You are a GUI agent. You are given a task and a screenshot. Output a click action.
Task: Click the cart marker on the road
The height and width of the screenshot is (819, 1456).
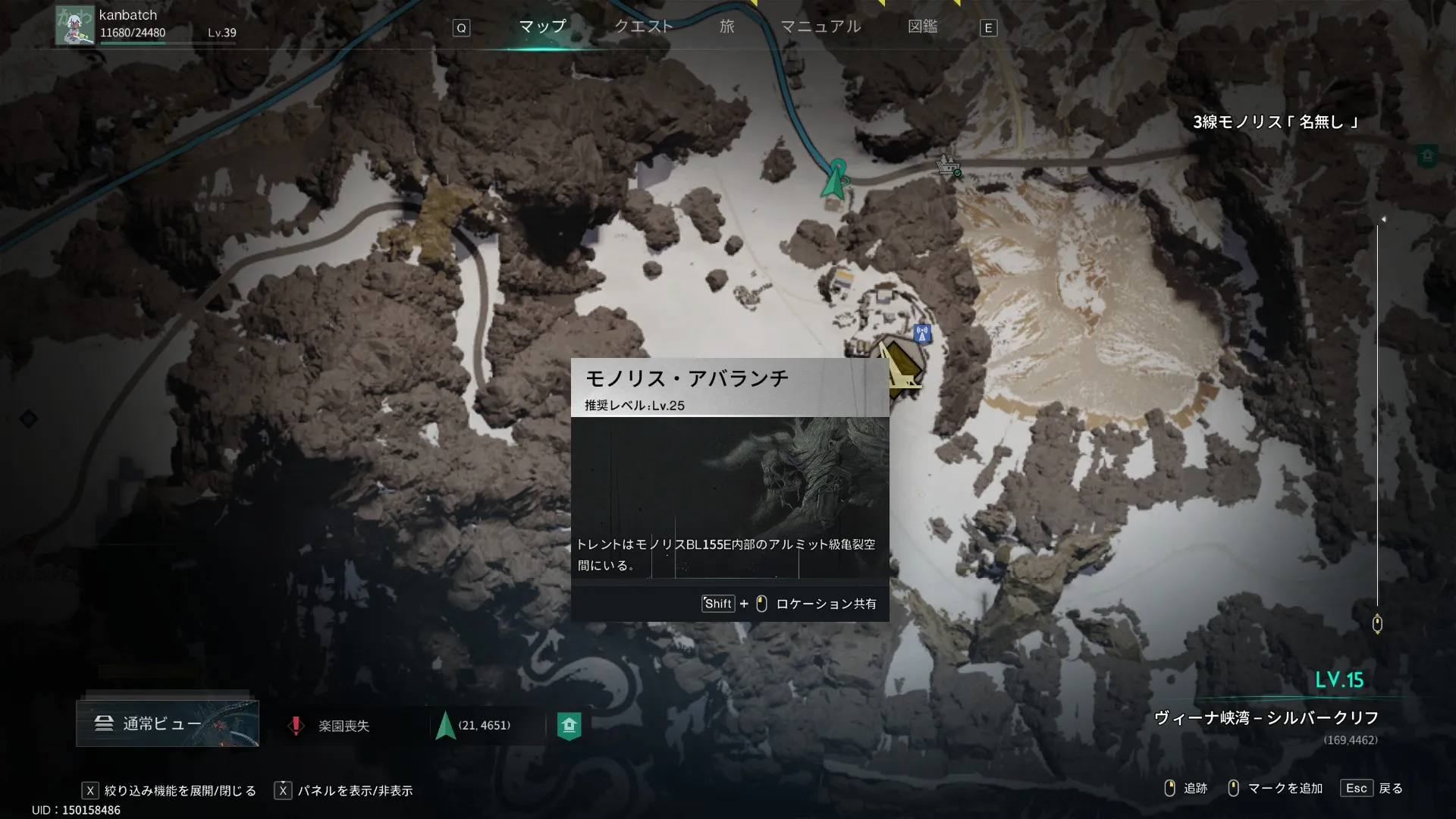947,165
